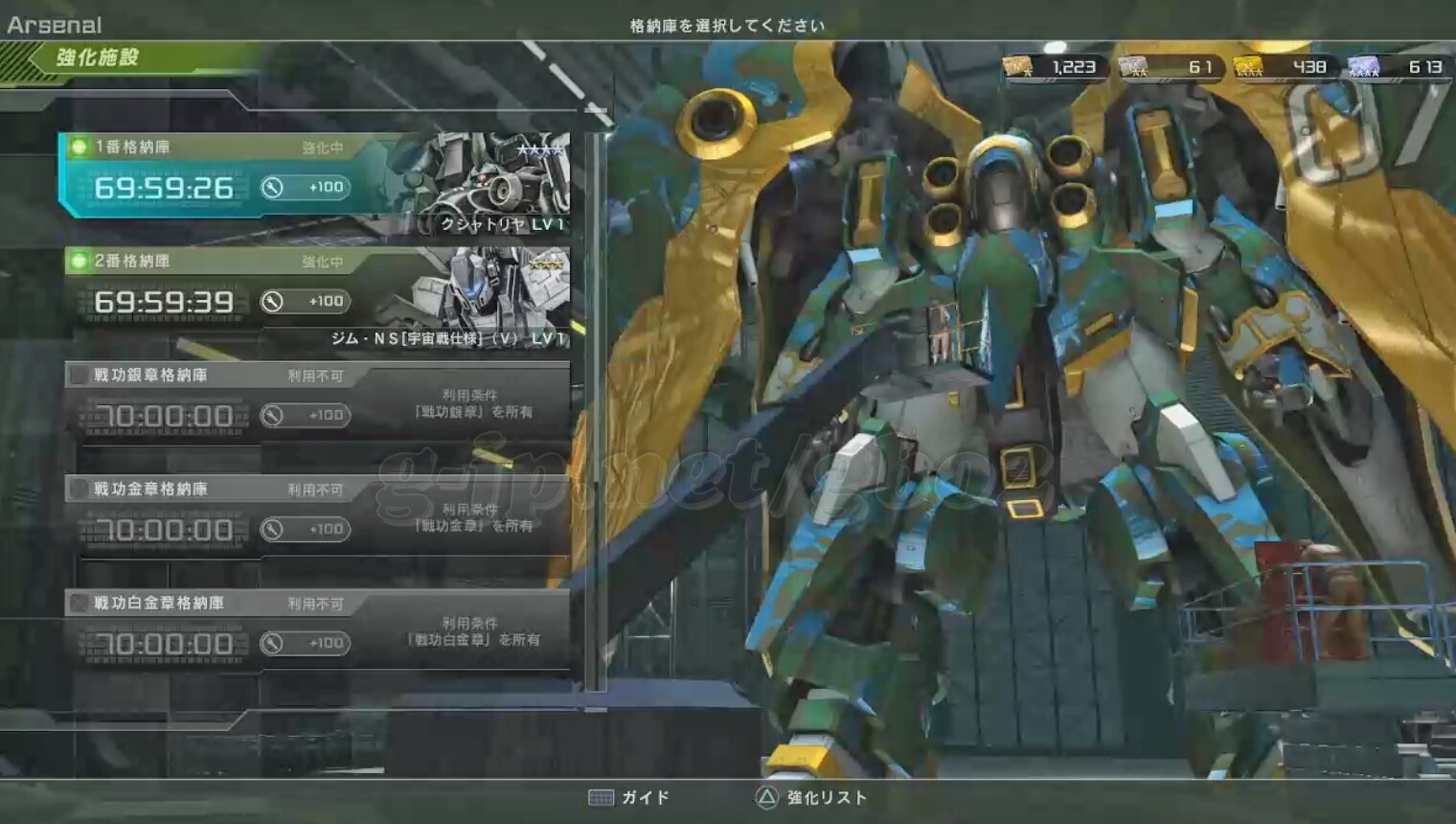Click the +100 speed-up button in hangar 1
This screenshot has width=1456, height=824.
tap(306, 188)
